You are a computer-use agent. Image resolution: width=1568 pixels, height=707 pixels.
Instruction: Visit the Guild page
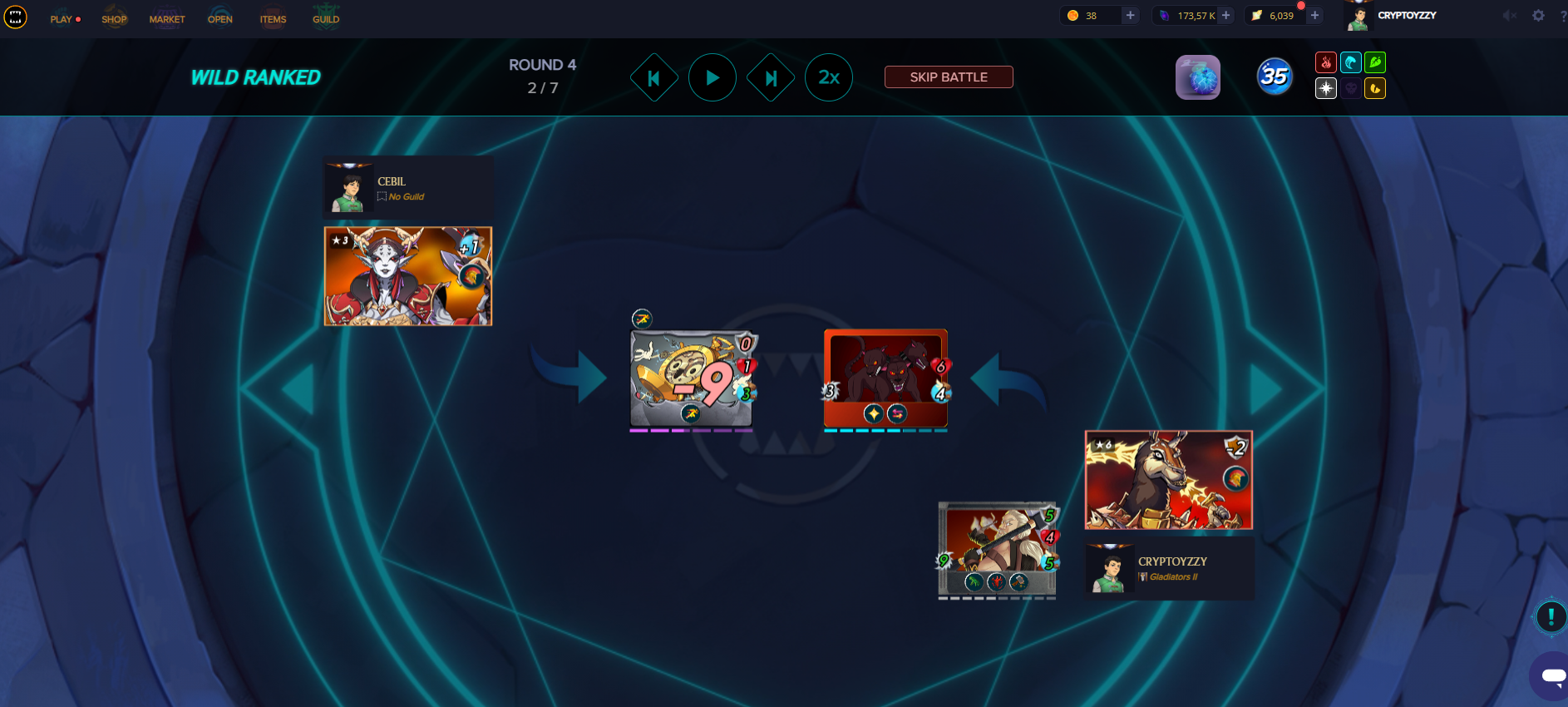(x=326, y=18)
